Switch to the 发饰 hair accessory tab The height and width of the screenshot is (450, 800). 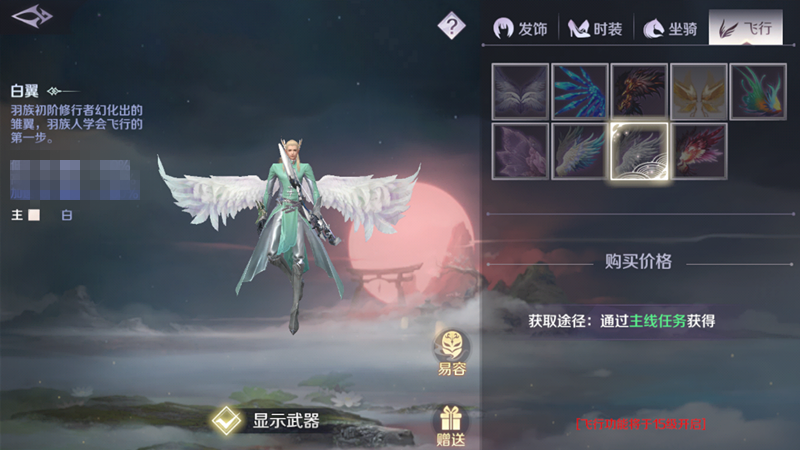(521, 28)
